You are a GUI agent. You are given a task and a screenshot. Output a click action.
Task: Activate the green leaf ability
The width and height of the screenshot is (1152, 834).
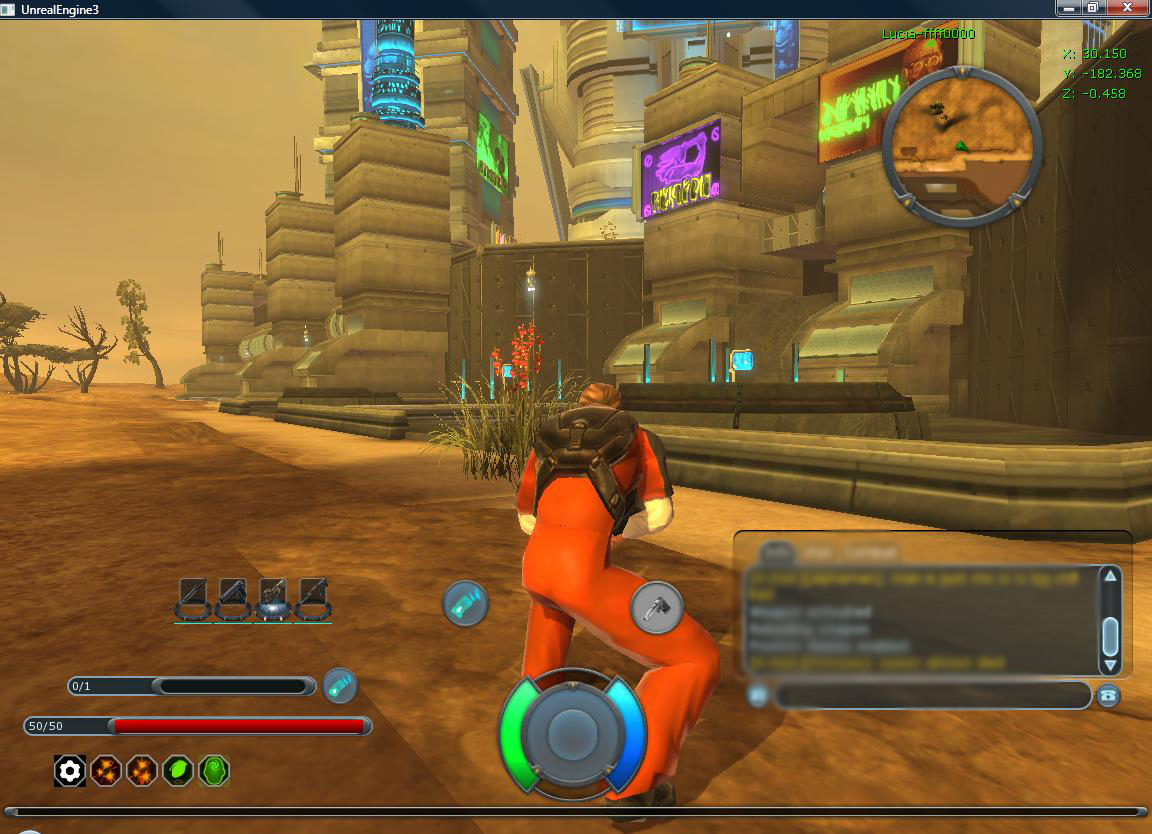[178, 770]
